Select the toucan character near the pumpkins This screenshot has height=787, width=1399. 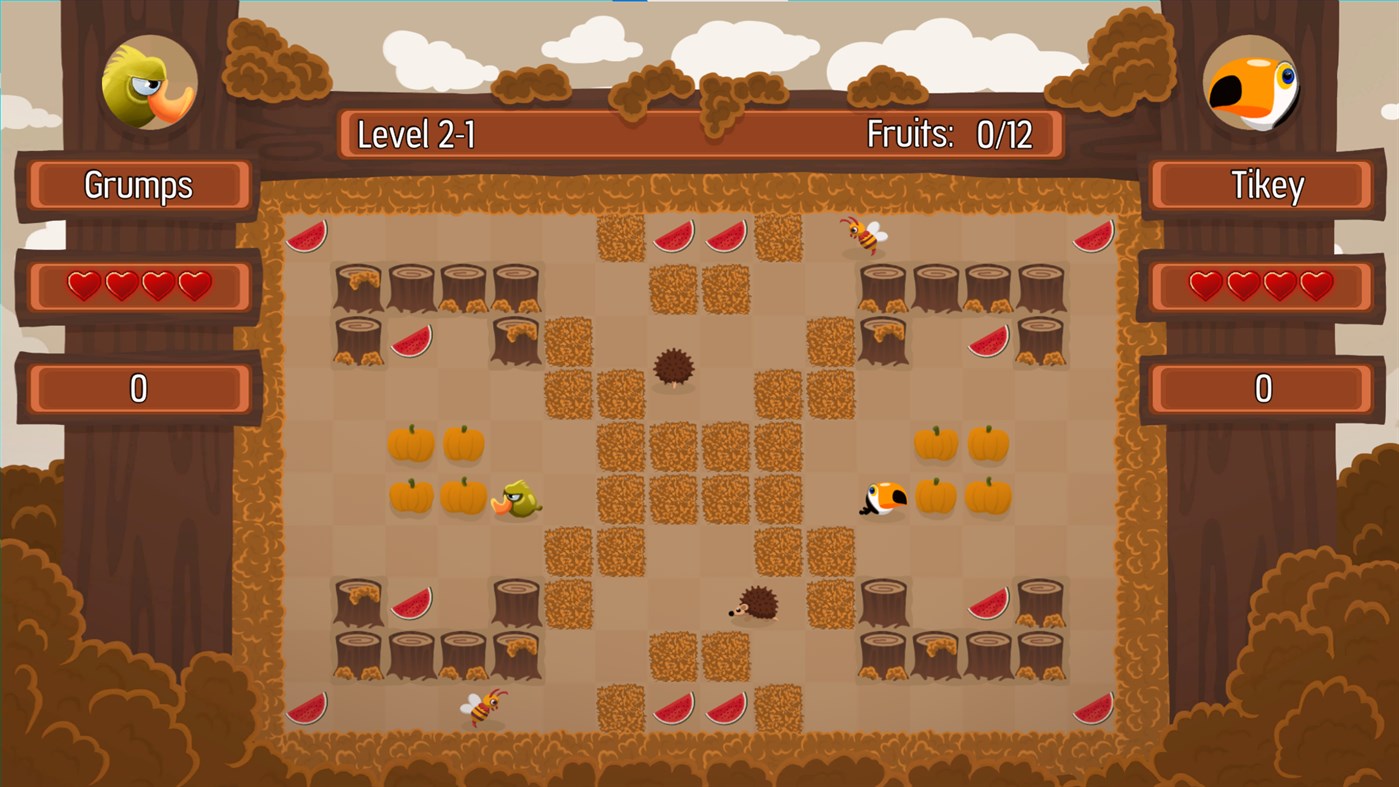coord(884,500)
